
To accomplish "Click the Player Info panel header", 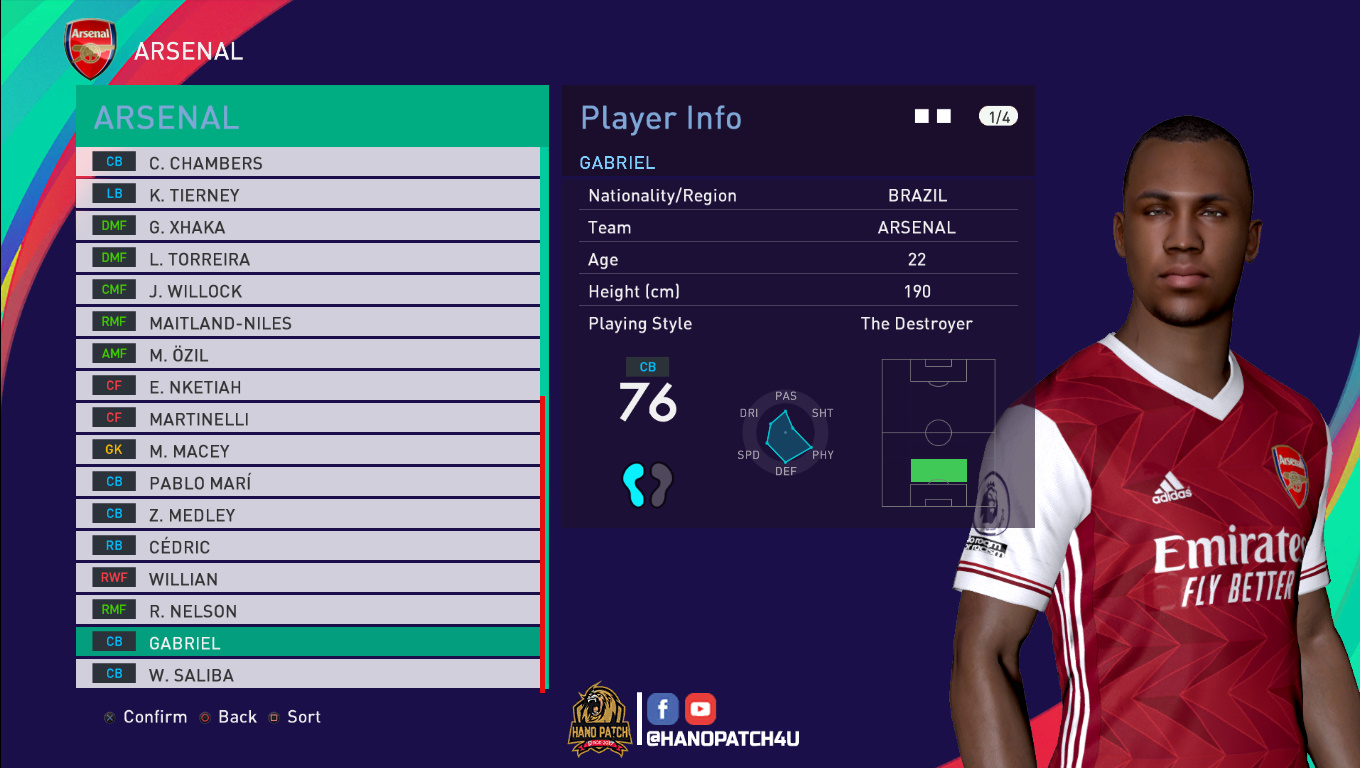I will tap(661, 118).
